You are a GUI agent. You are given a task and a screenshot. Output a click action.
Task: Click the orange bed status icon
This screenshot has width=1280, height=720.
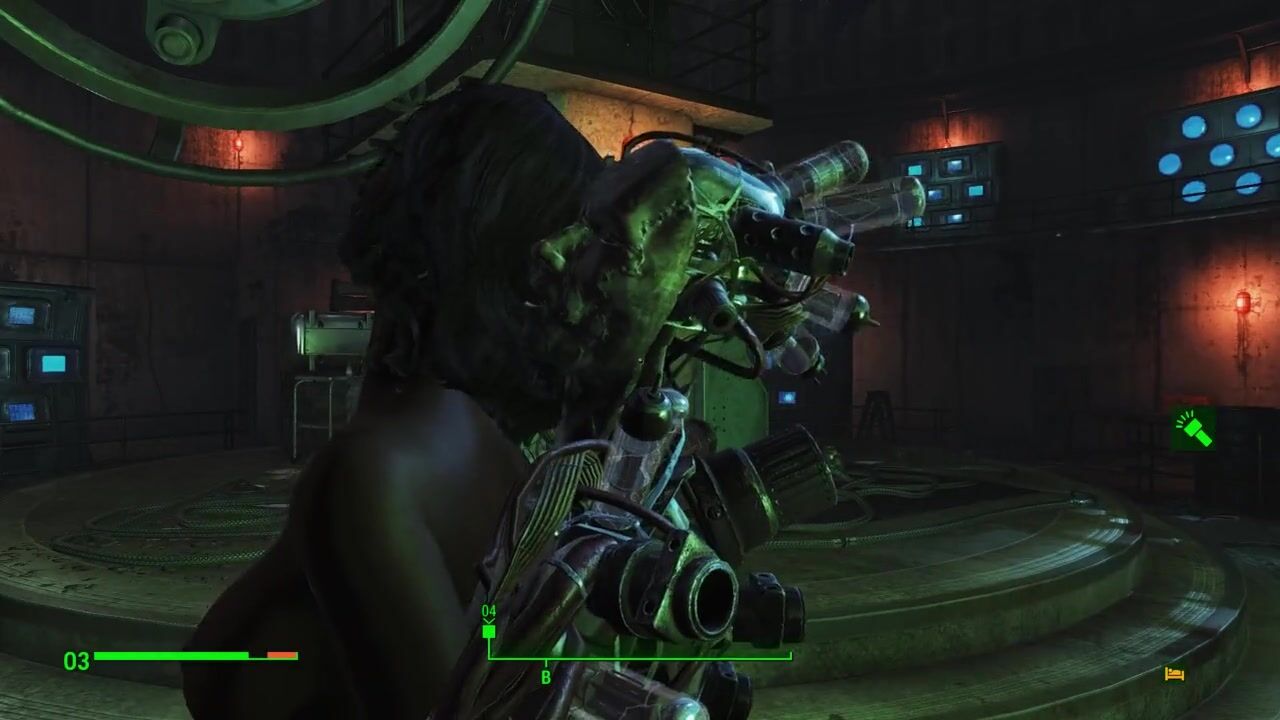coord(1175,674)
